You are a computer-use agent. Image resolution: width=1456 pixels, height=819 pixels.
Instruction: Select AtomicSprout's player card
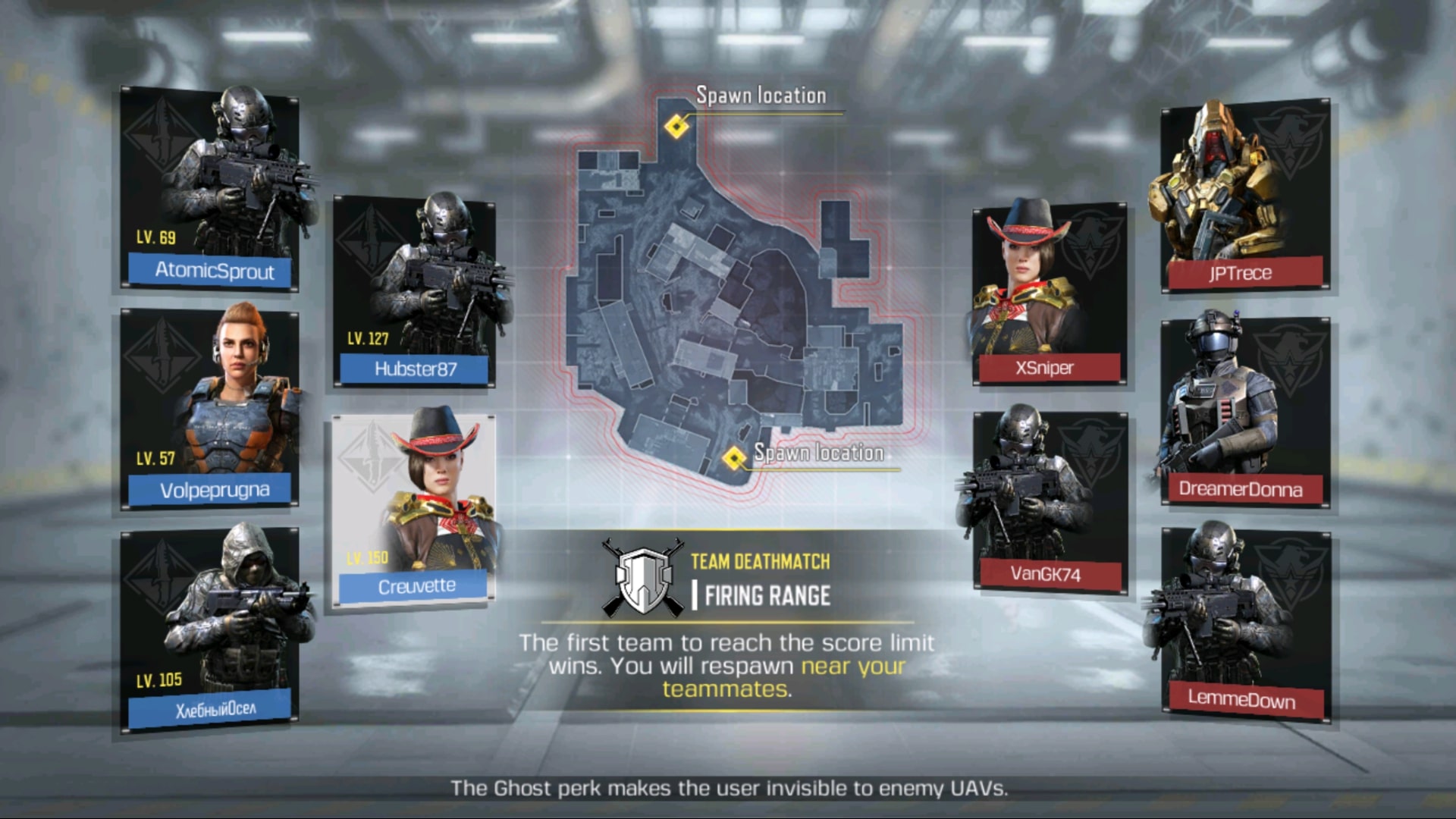209,190
